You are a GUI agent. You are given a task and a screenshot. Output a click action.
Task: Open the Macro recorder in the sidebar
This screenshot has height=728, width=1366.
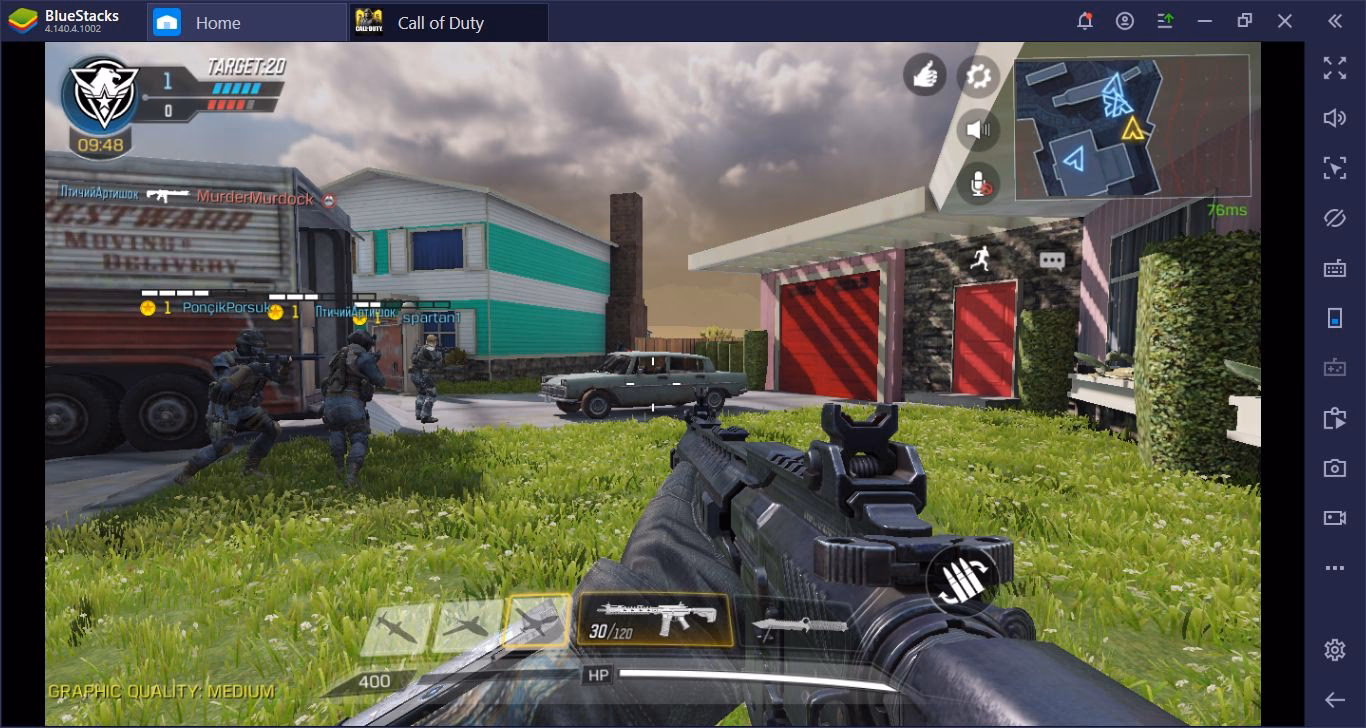point(1335,420)
